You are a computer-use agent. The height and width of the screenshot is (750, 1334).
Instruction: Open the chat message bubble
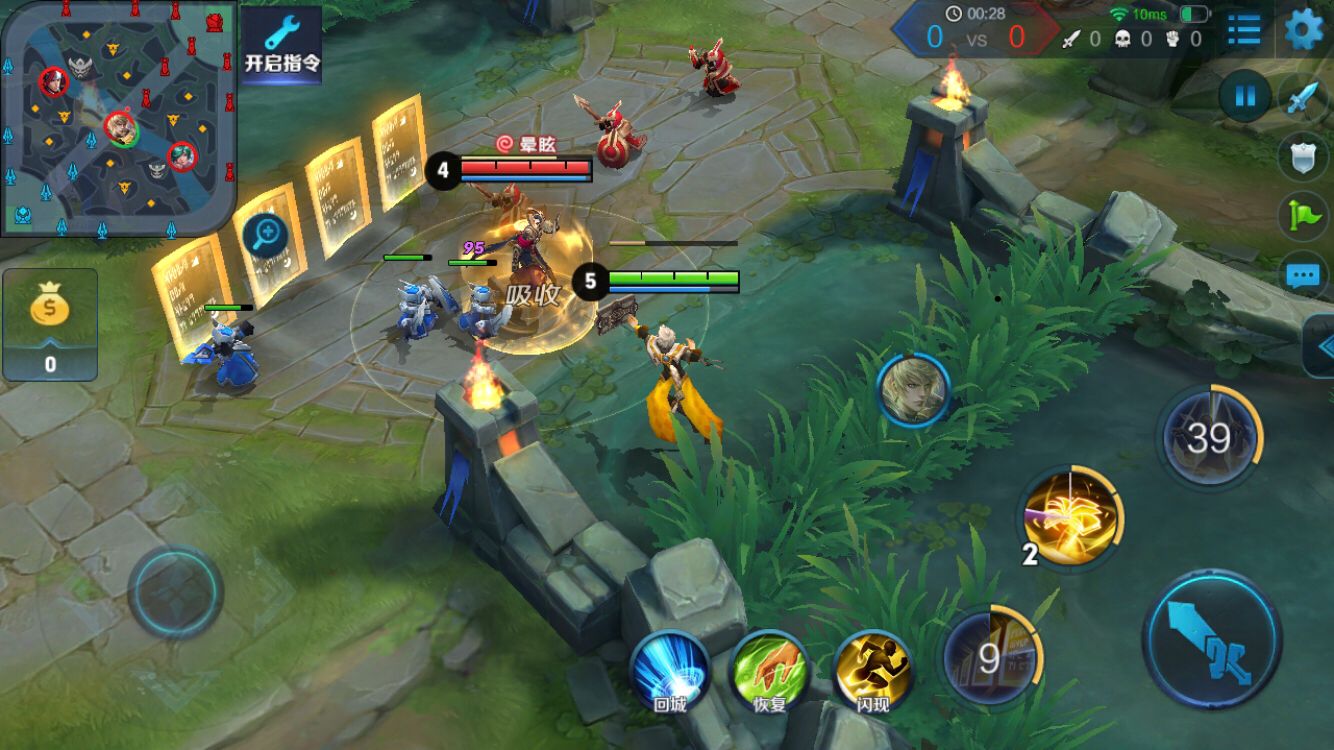click(x=1303, y=274)
